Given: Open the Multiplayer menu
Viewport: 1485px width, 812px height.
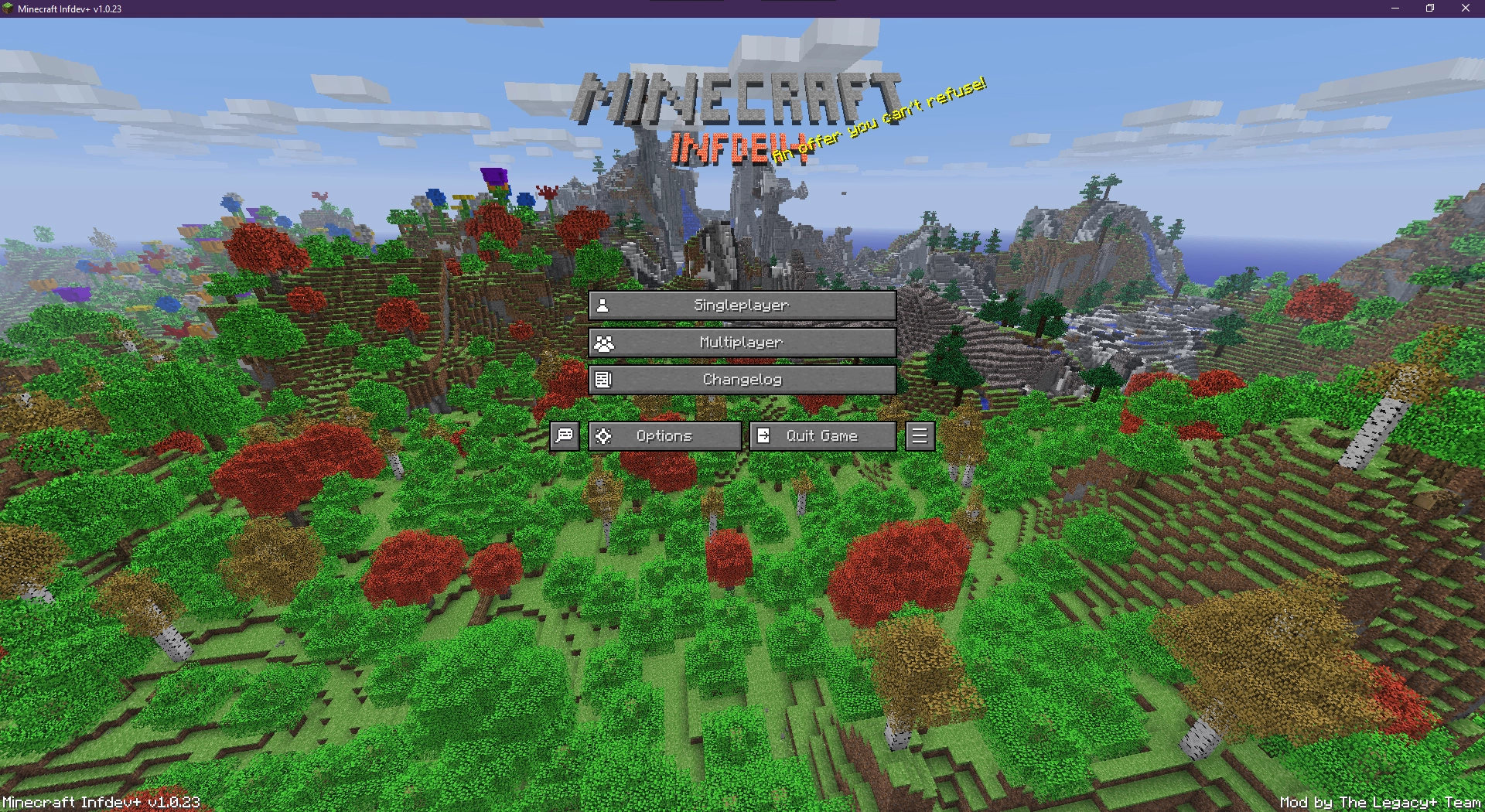Looking at the screenshot, I should [x=742, y=342].
